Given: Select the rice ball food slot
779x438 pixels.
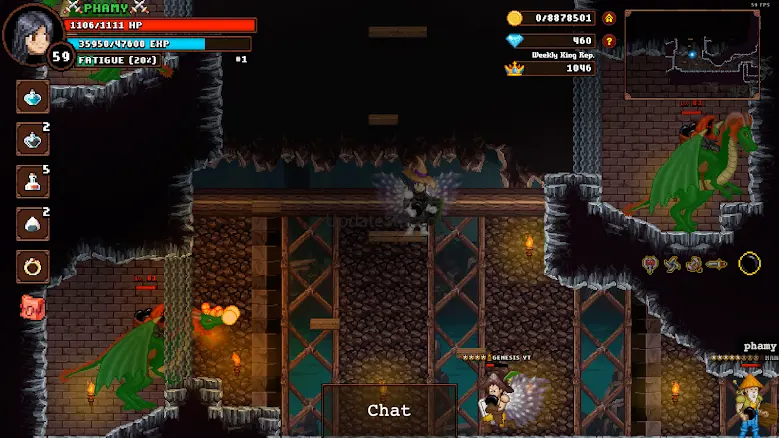Looking at the screenshot, I should (x=33, y=224).
